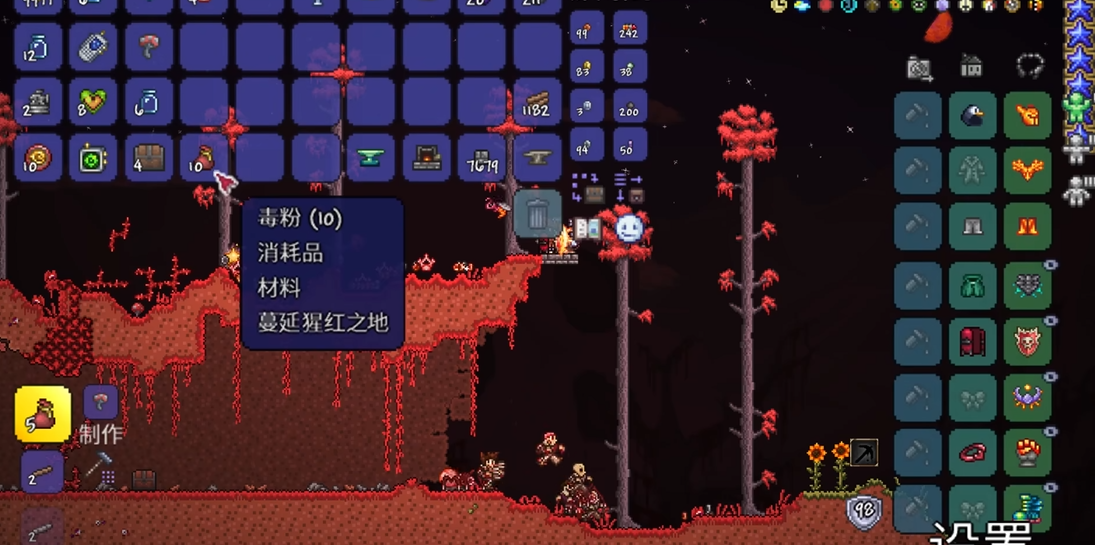Image resolution: width=1095 pixels, height=545 pixels.
Task: Open the bestiary book icon
Action: (587, 230)
